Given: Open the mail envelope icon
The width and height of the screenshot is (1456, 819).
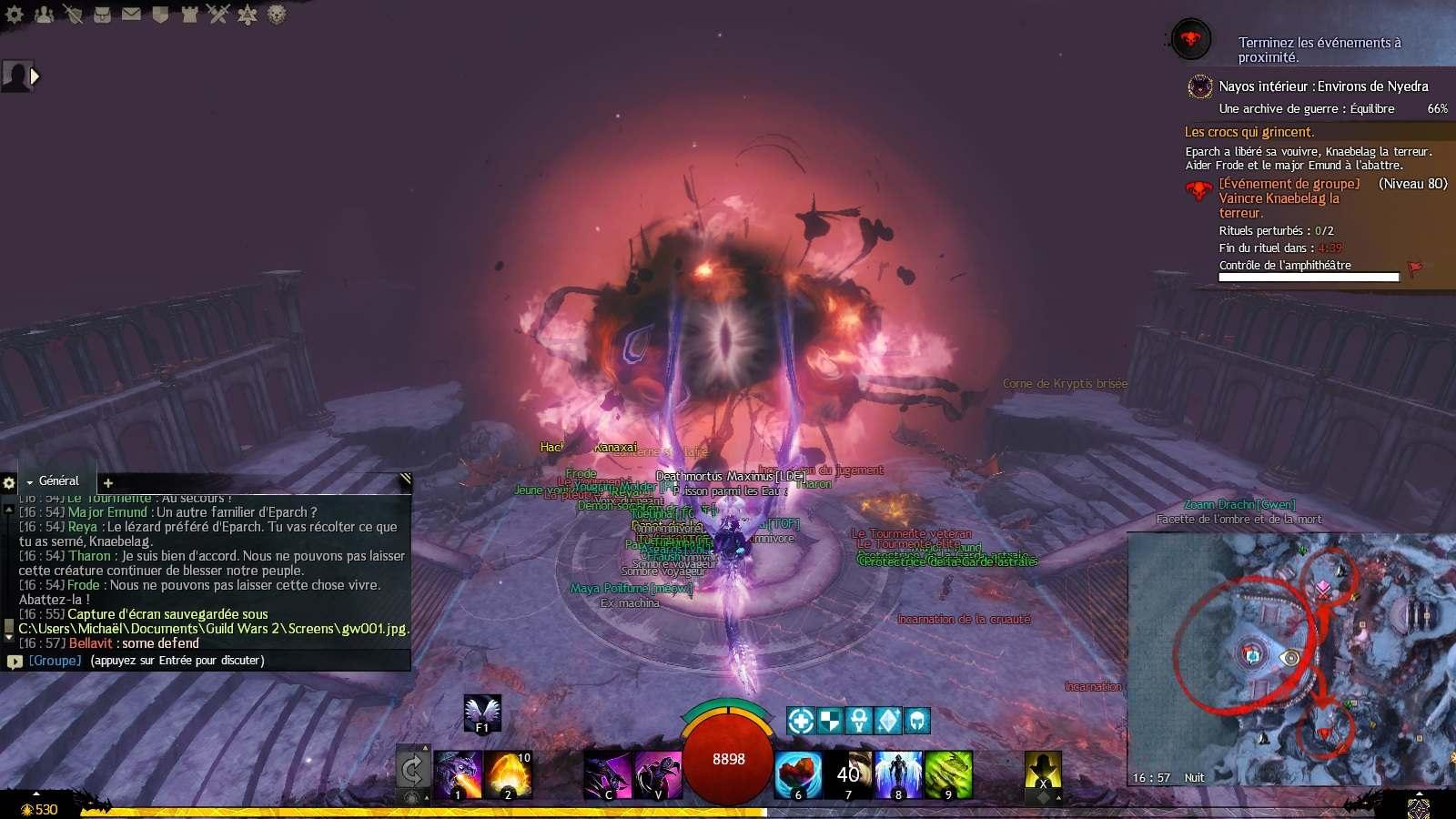Looking at the screenshot, I should (x=131, y=14).
